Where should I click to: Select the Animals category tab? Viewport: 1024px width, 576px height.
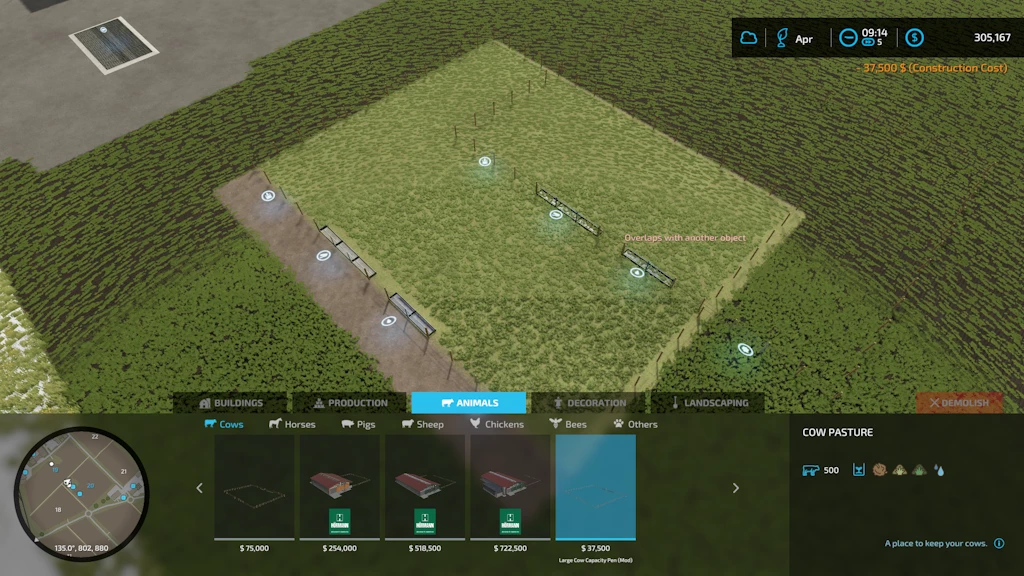click(469, 403)
